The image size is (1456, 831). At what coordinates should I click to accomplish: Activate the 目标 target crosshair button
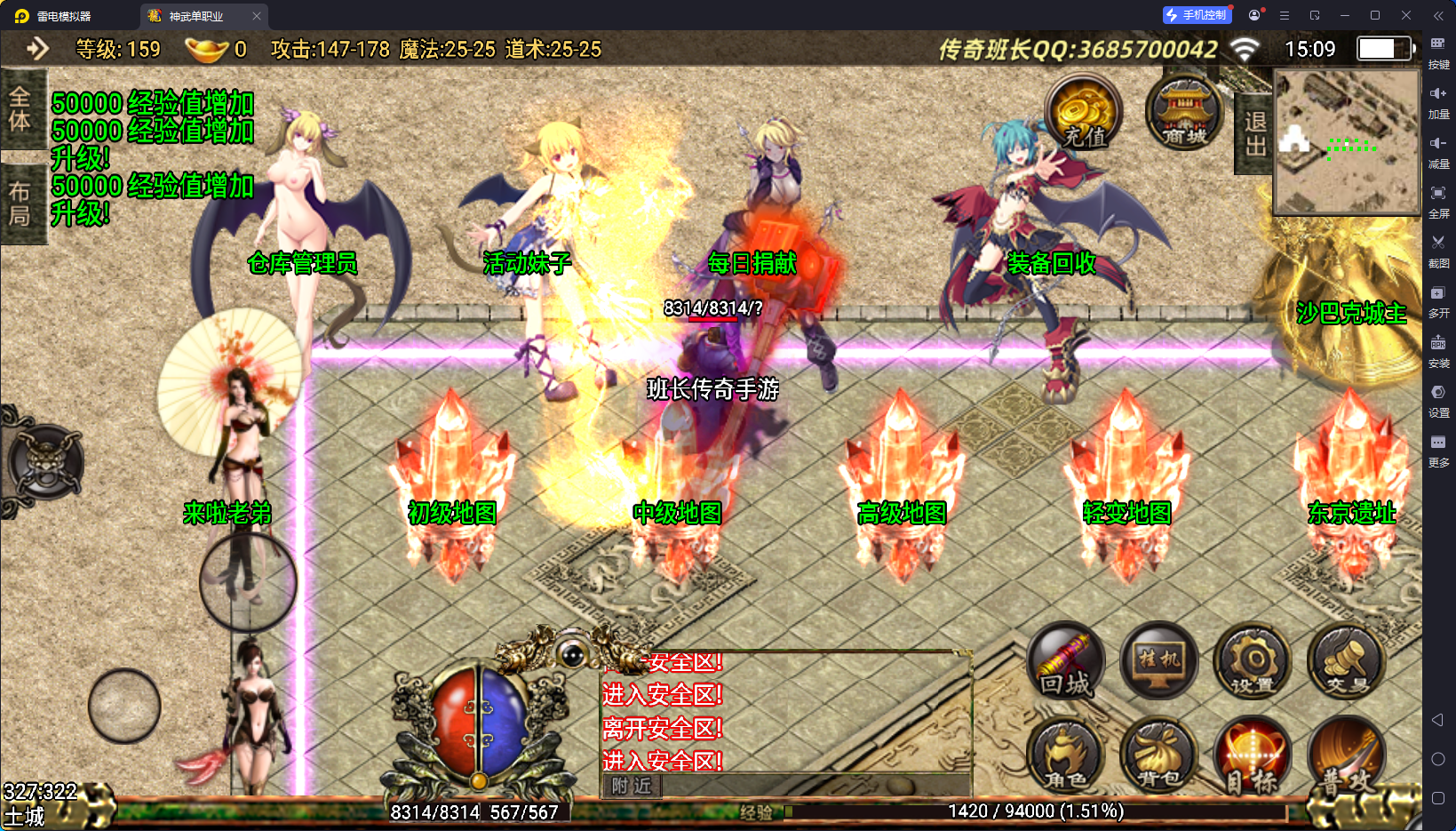pyautogui.click(x=1253, y=755)
